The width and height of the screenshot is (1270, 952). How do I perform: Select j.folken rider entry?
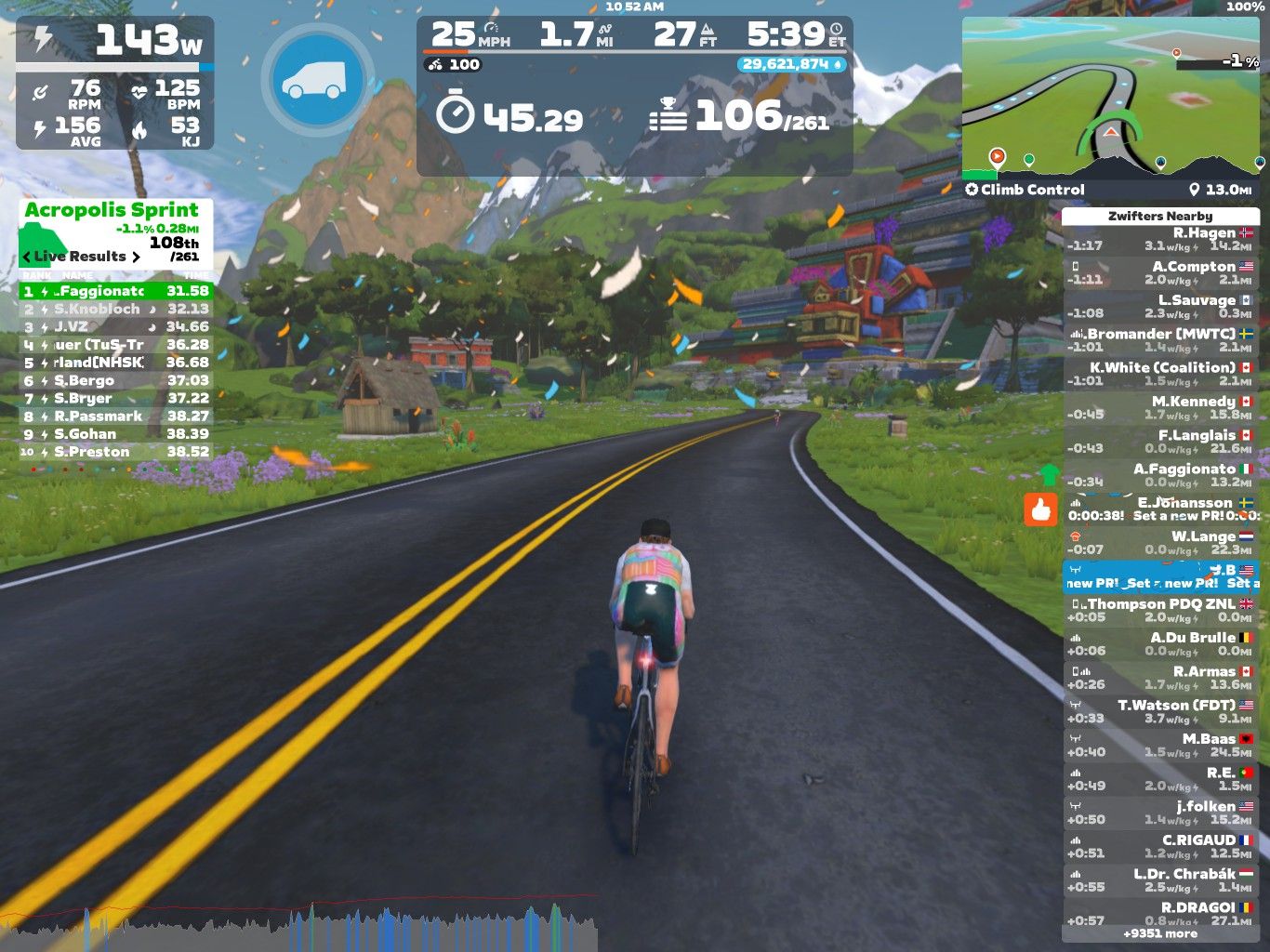(x=1159, y=813)
